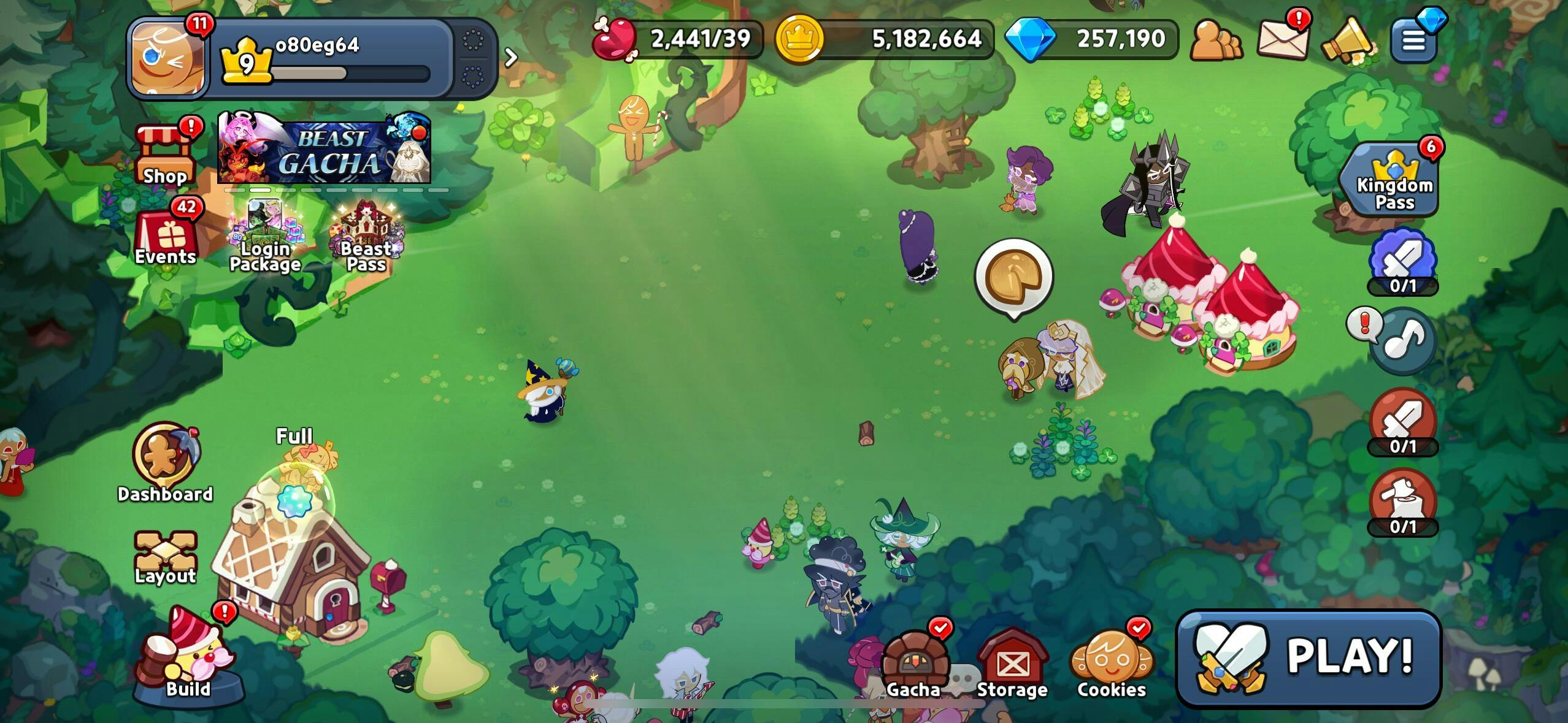Open the player profile avatar

coord(168,58)
